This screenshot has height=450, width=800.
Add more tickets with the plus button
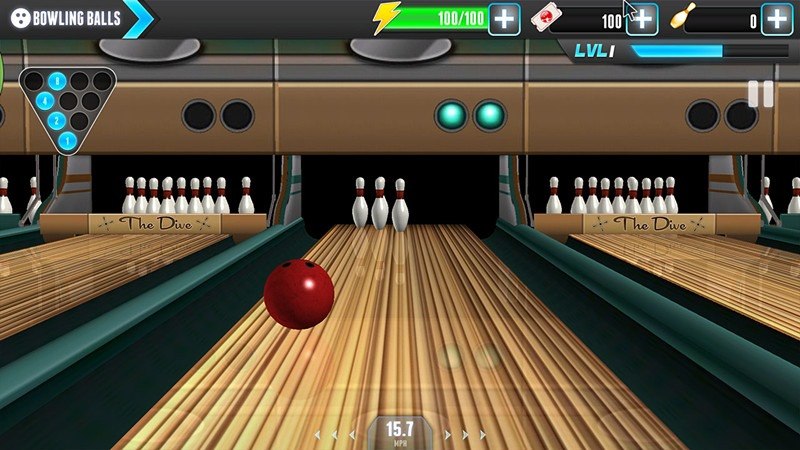pyautogui.click(x=641, y=19)
